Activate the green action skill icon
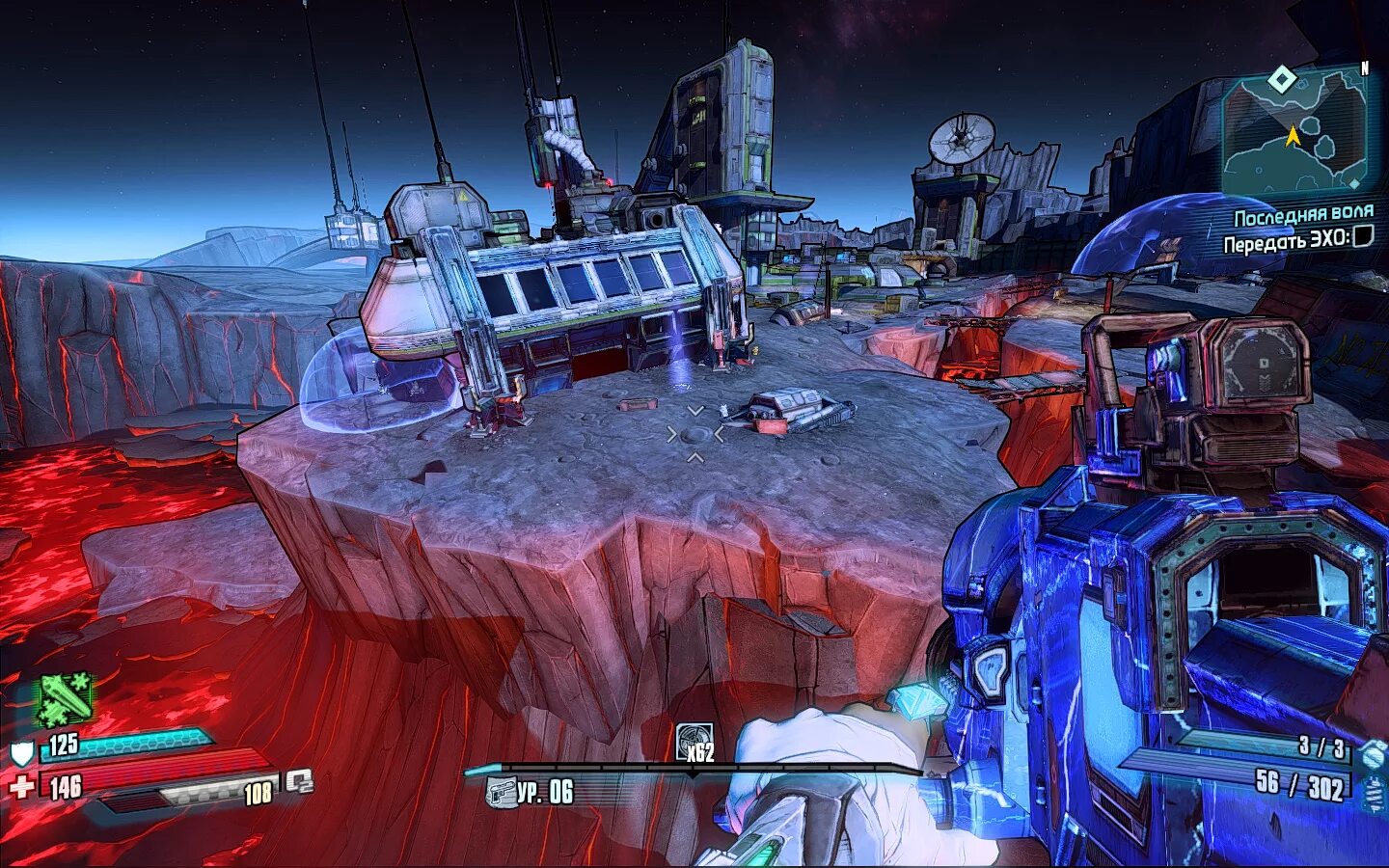The height and width of the screenshot is (868, 1389). point(65,698)
